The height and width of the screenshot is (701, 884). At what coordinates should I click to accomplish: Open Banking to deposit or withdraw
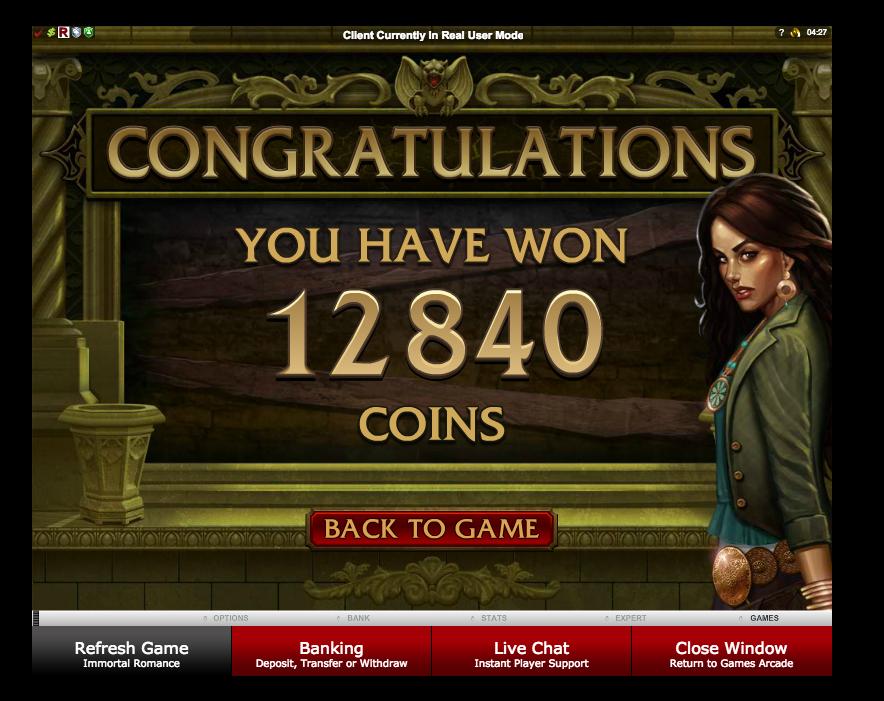331,654
